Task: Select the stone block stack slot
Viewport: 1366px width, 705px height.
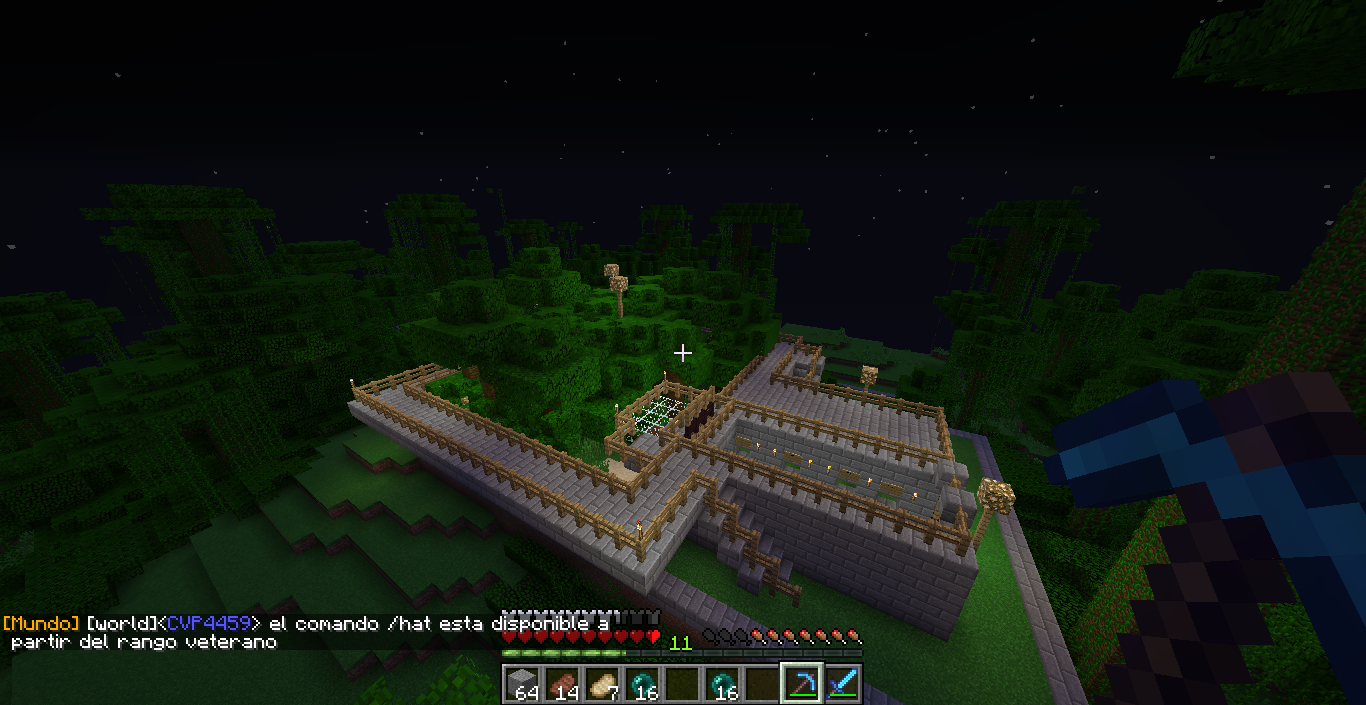Action: point(522,684)
